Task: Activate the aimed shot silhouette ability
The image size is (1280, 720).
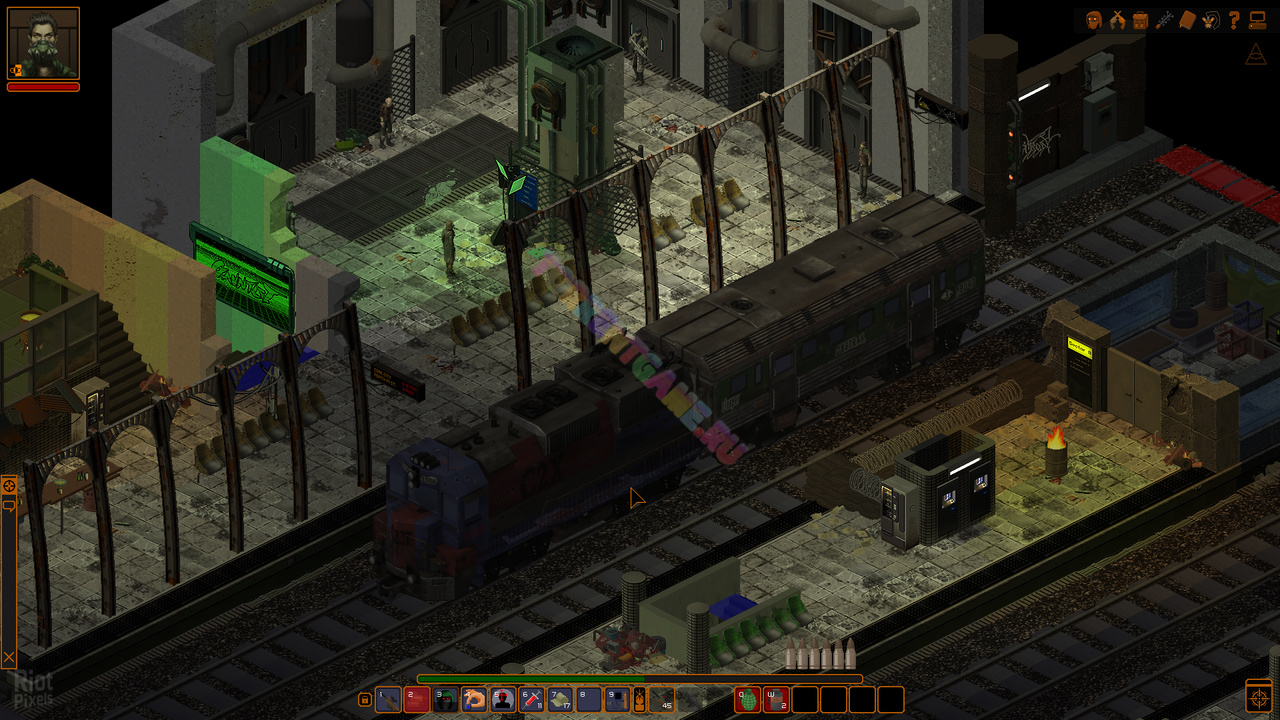Action: (503, 699)
